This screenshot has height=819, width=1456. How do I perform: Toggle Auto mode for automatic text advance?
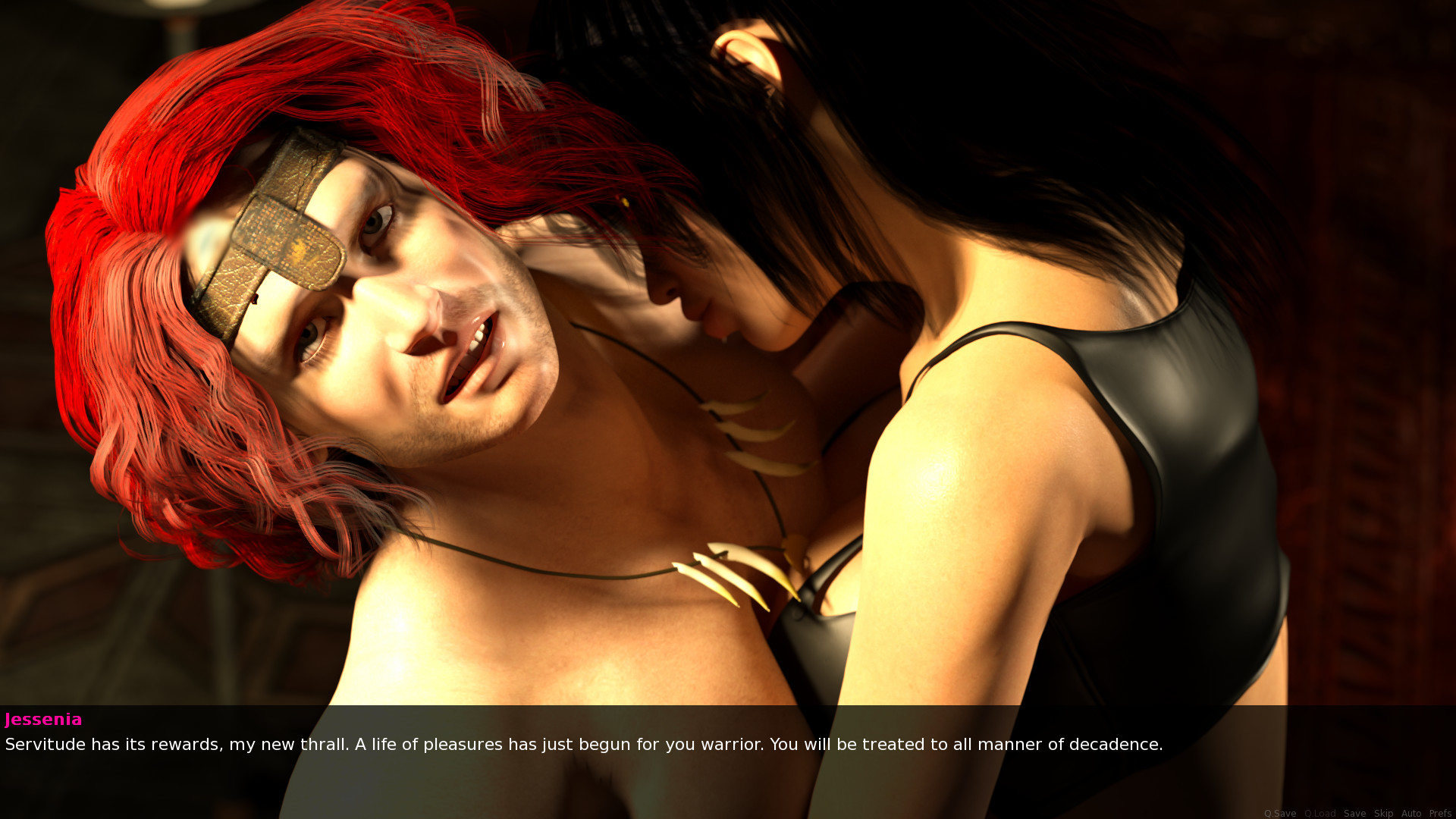coord(1412,813)
